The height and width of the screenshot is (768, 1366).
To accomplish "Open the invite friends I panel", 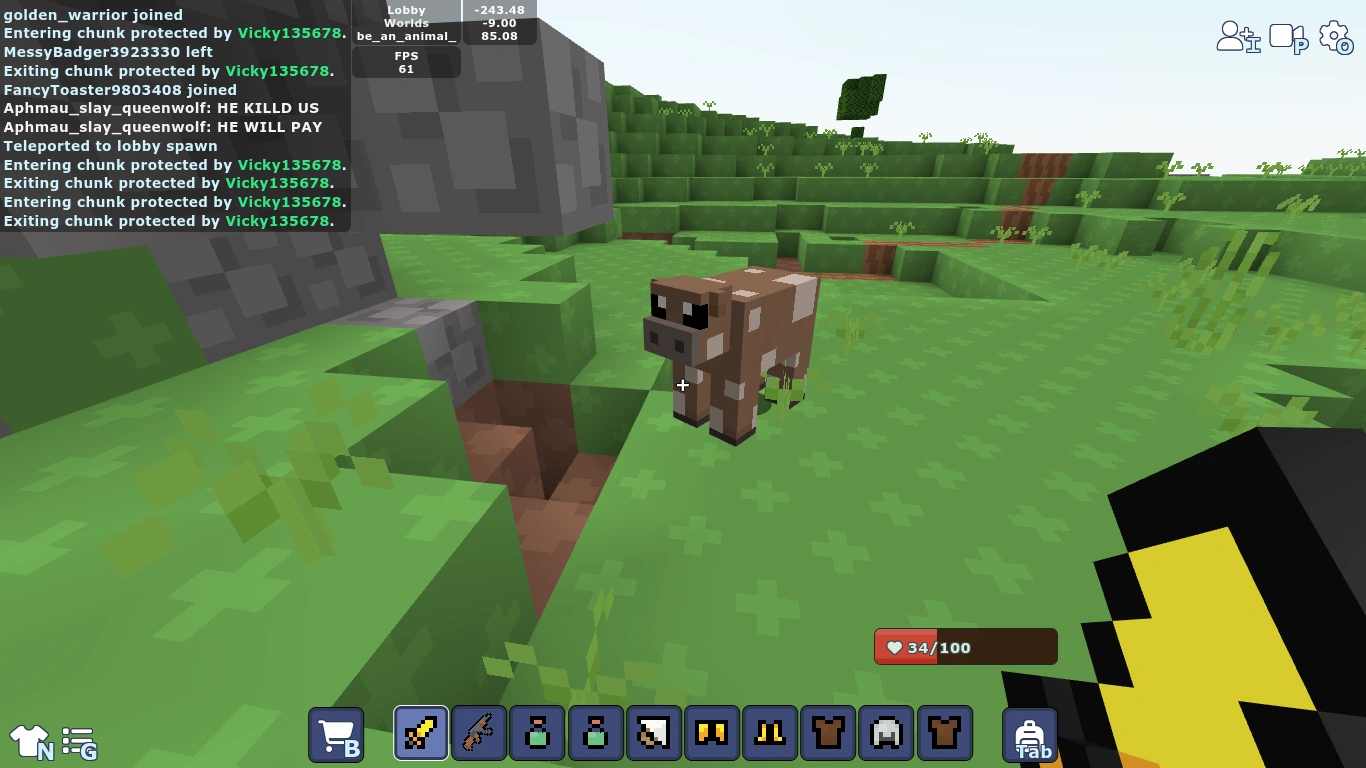I will [x=1238, y=35].
